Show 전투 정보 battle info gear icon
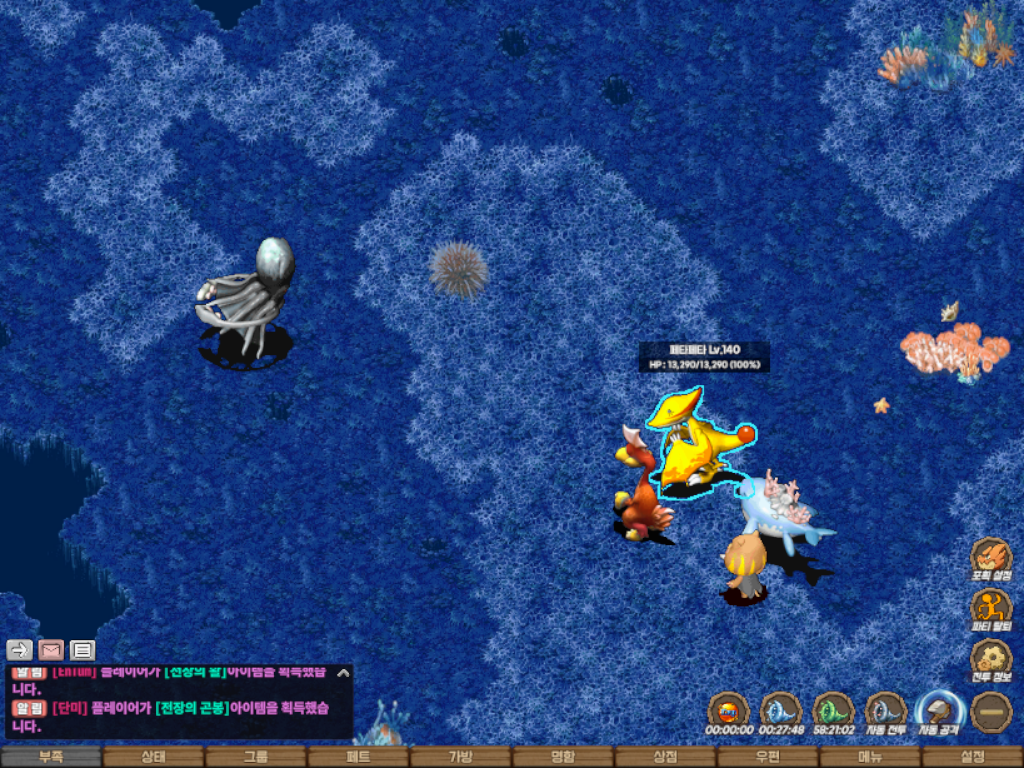 click(x=991, y=658)
